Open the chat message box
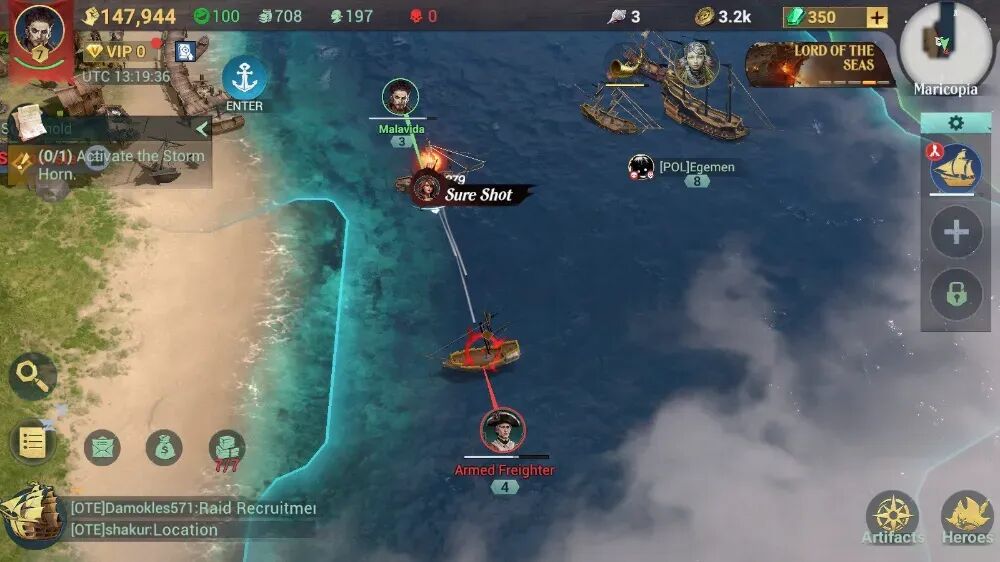This screenshot has width=1000, height=562. tap(192, 519)
